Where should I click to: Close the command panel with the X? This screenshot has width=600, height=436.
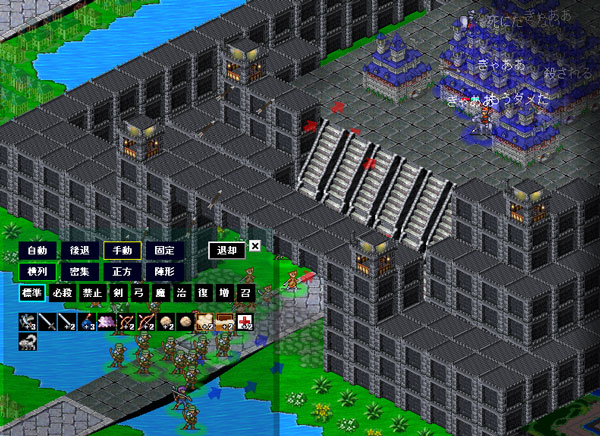tap(255, 245)
